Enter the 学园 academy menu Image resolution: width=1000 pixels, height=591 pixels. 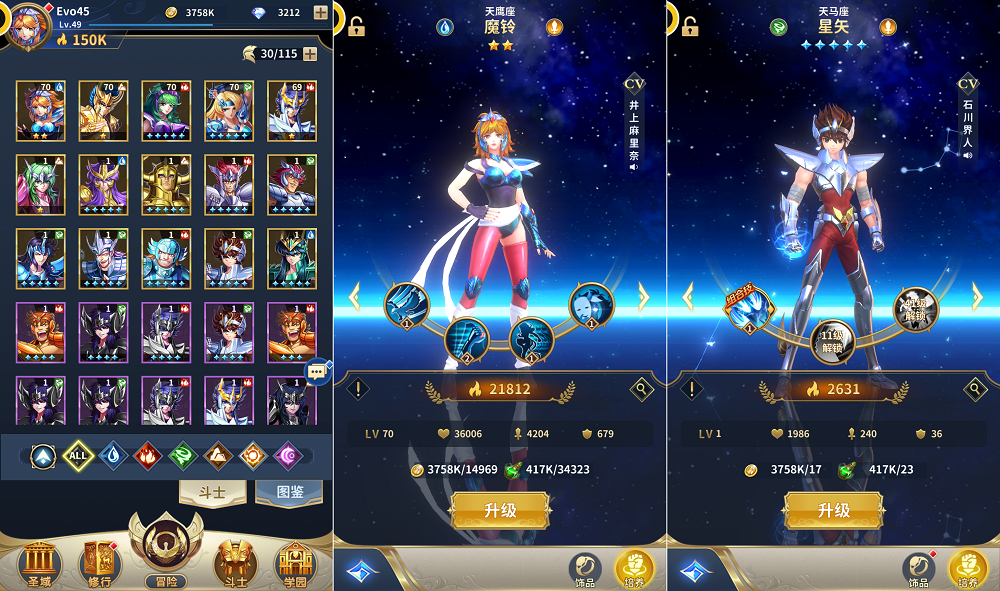296,561
